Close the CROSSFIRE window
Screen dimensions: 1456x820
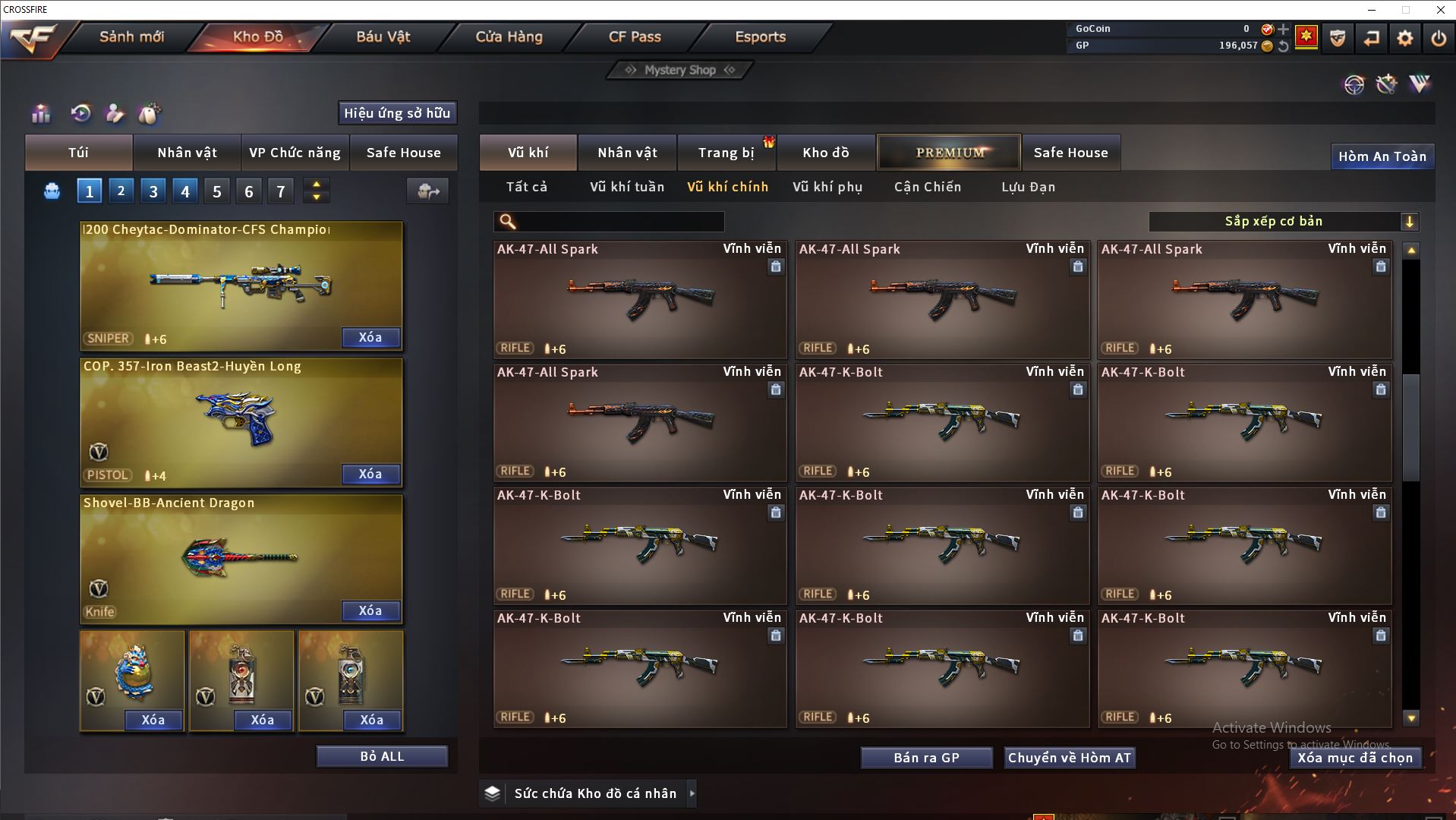[1440, 10]
